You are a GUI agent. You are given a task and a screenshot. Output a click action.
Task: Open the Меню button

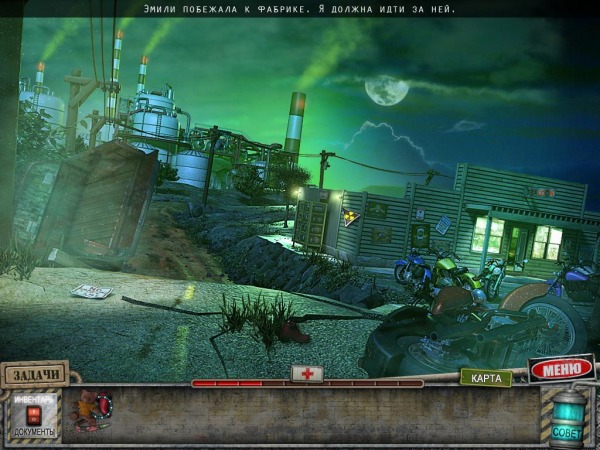click(x=561, y=369)
